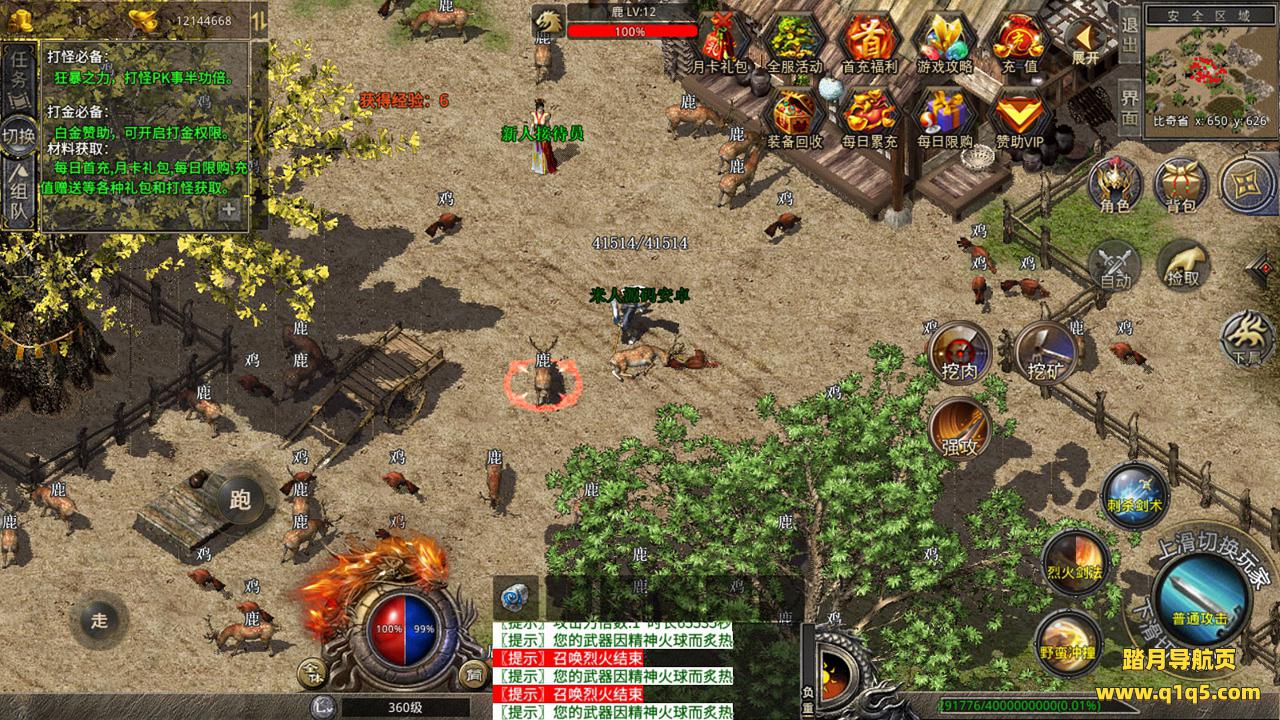Viewport: 1280px width, 720px height.
Task: Open 全服活动 server events
Action: 794,42
